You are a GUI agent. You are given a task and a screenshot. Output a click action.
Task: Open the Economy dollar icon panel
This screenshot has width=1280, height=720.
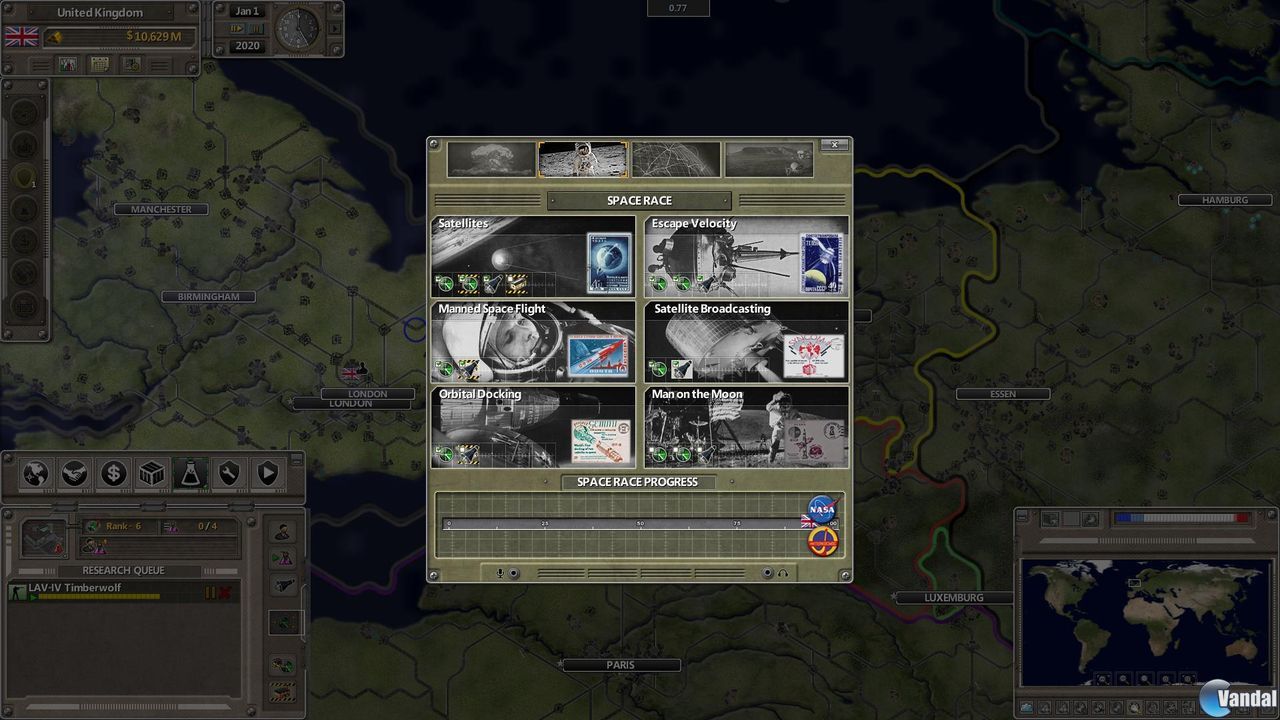(113, 474)
